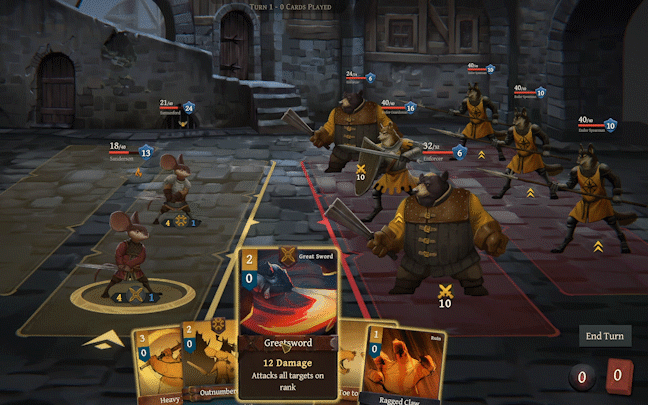Click the End Turn button
The height and width of the screenshot is (405, 648).
tap(604, 335)
